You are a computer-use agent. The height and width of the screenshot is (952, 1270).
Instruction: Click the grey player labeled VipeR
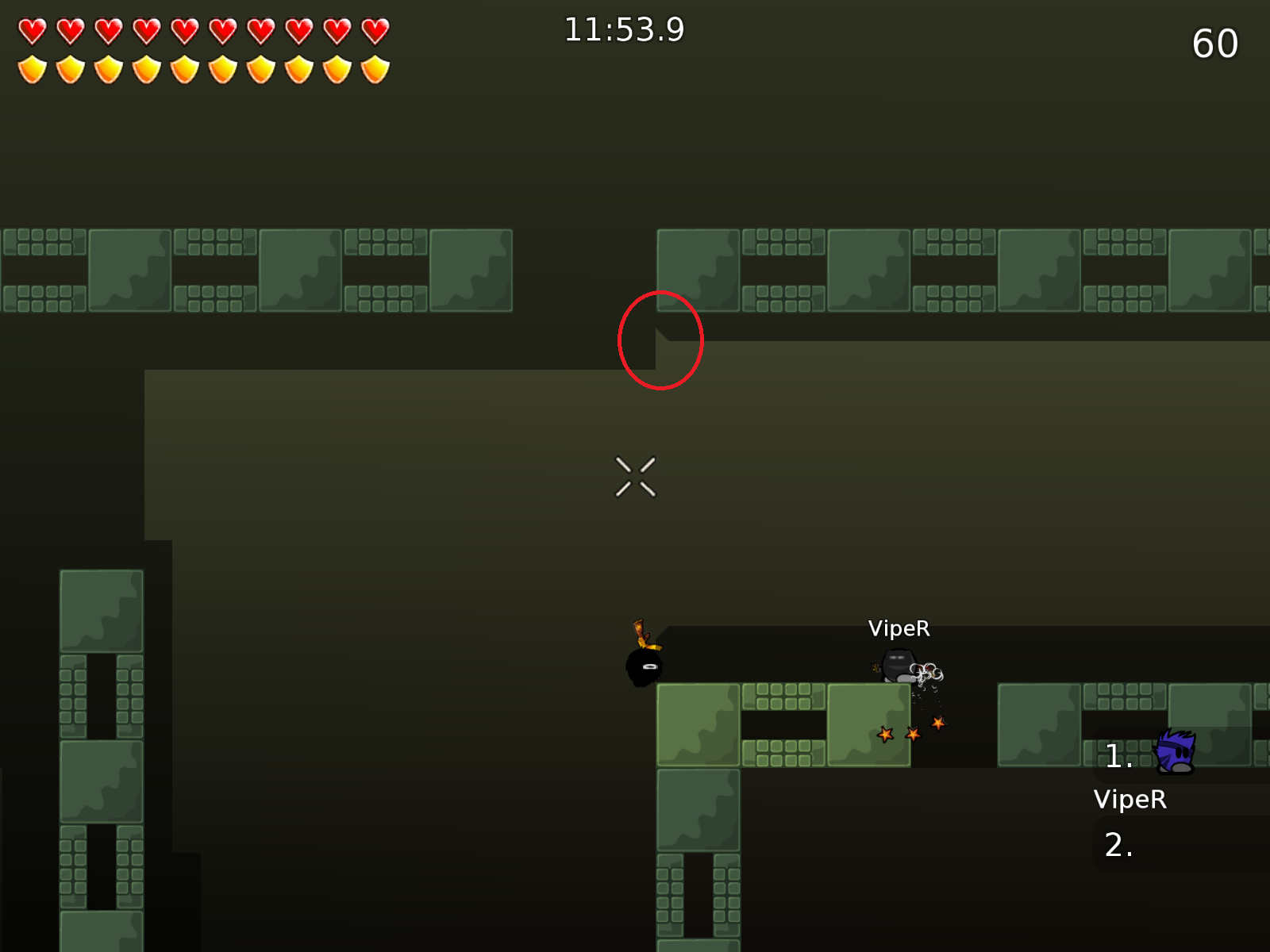pyautogui.click(x=897, y=666)
